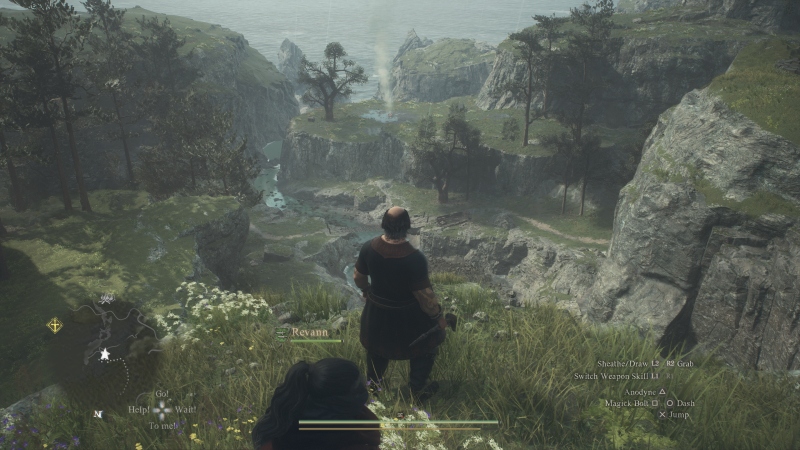Open the circular minimap
This screenshot has height=450, width=800.
click(x=104, y=352)
